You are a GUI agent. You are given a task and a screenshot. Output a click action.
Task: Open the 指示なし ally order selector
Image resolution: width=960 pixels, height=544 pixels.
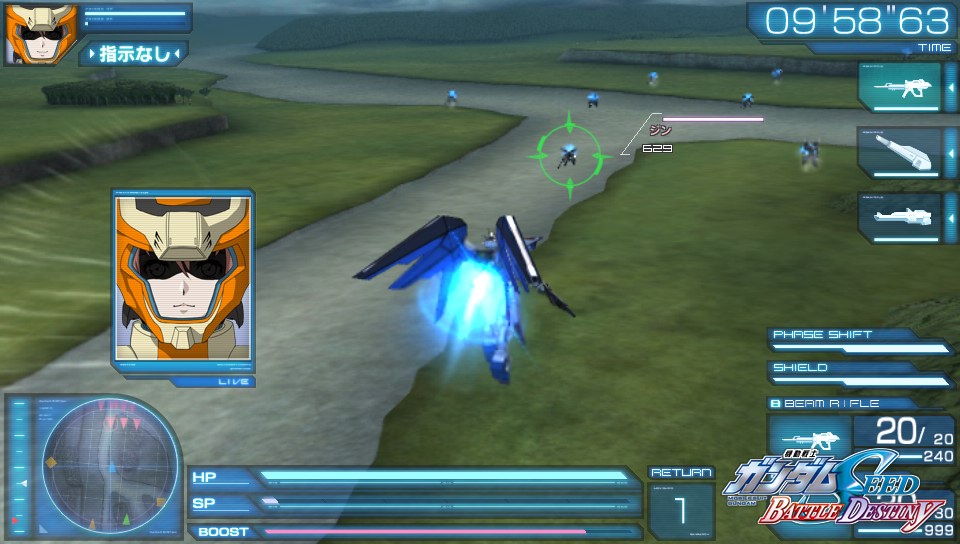tap(134, 53)
